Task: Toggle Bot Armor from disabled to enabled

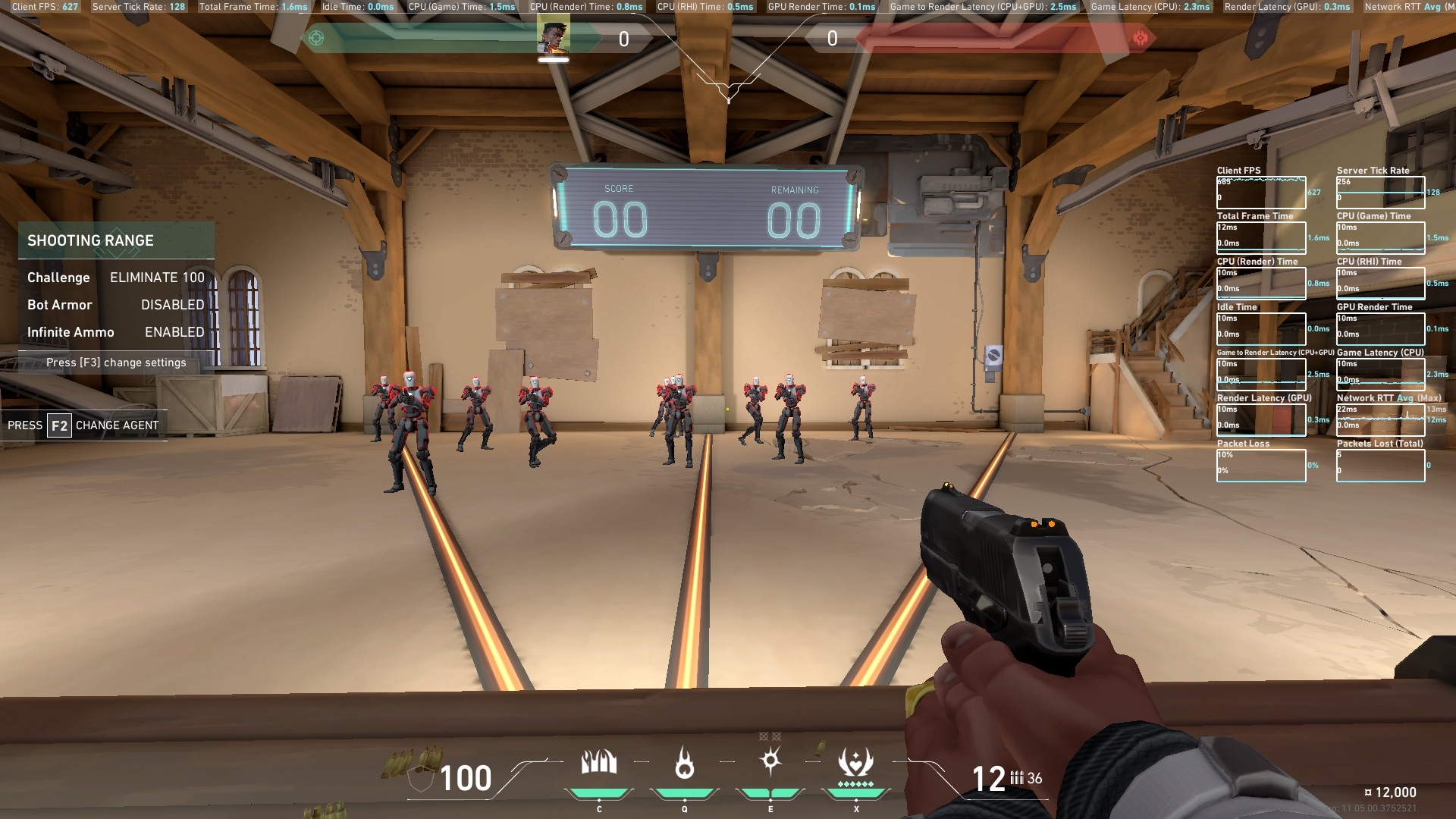Action: tap(116, 305)
